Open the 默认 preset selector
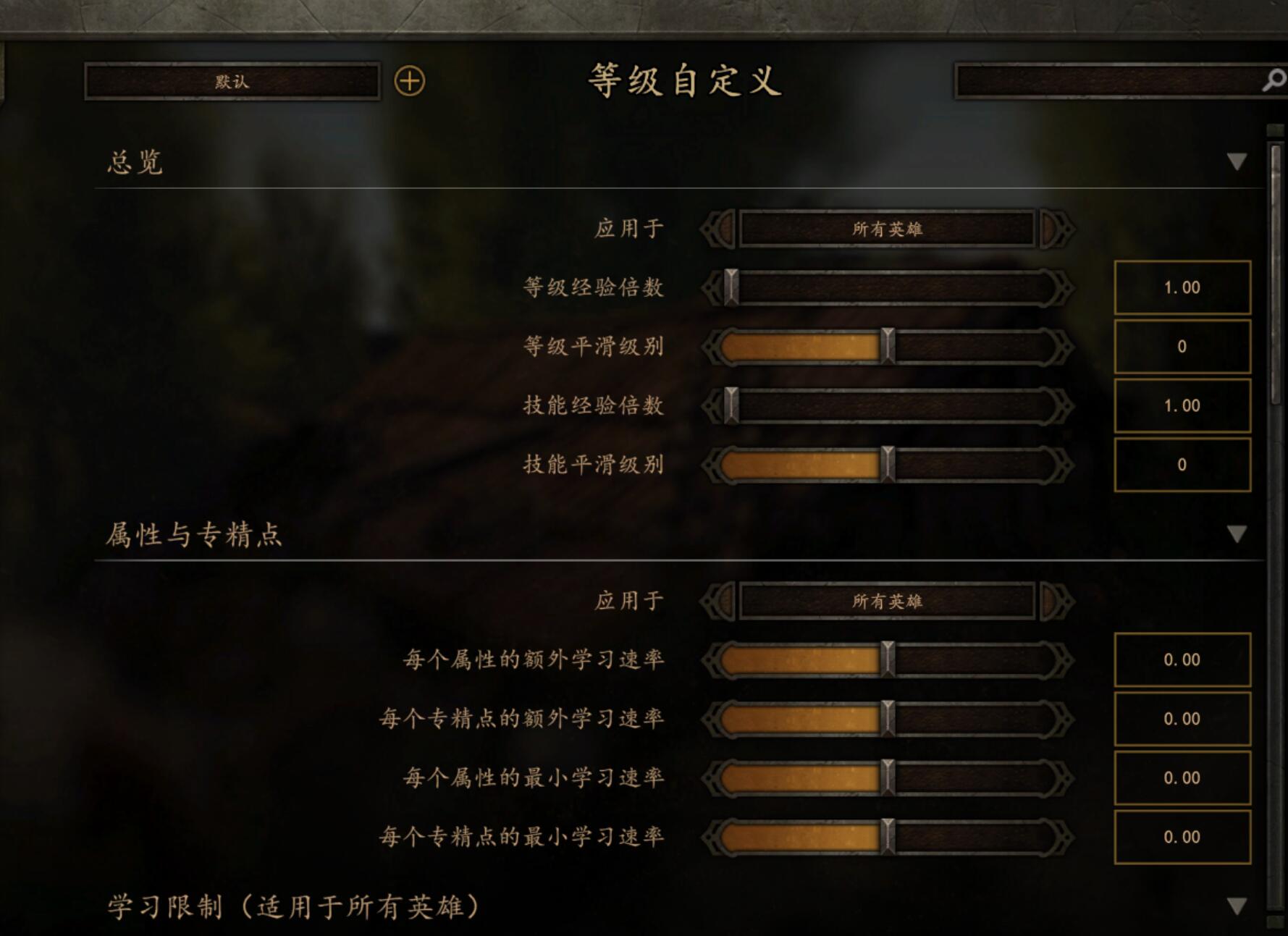Image resolution: width=1288 pixels, height=936 pixels. point(233,82)
